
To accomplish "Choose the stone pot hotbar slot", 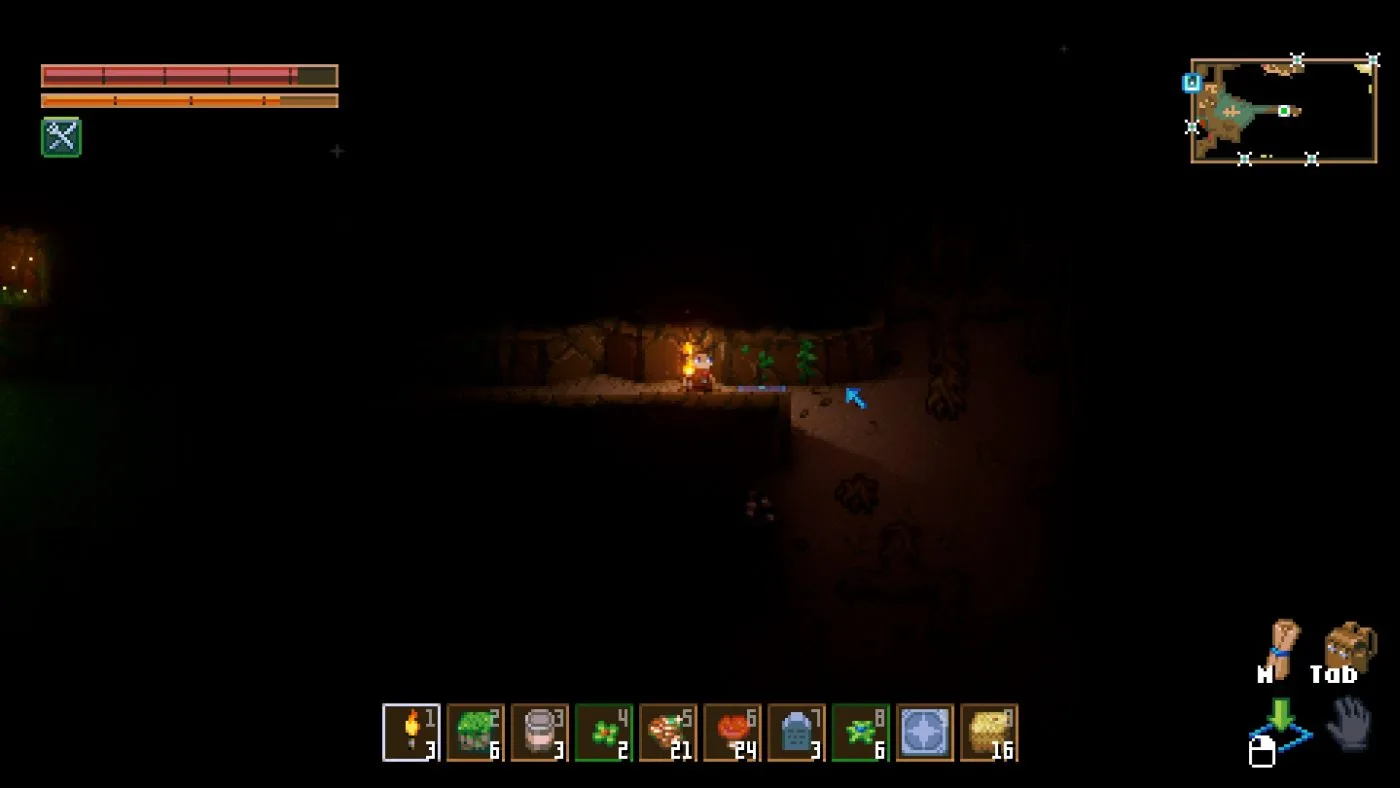I will click(539, 732).
